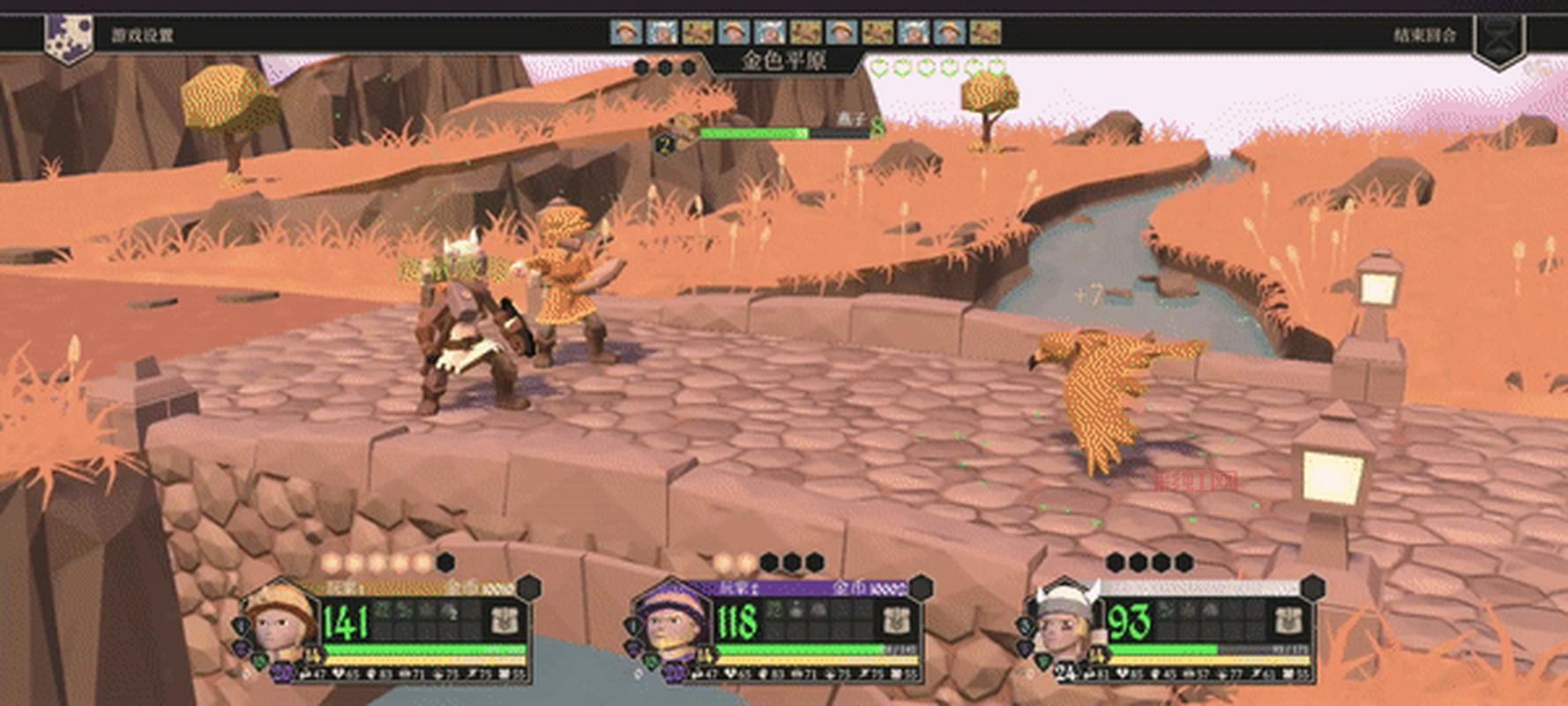Click the purple shield emblem in top bar
Image resolution: width=1568 pixels, height=706 pixels.
[69, 37]
